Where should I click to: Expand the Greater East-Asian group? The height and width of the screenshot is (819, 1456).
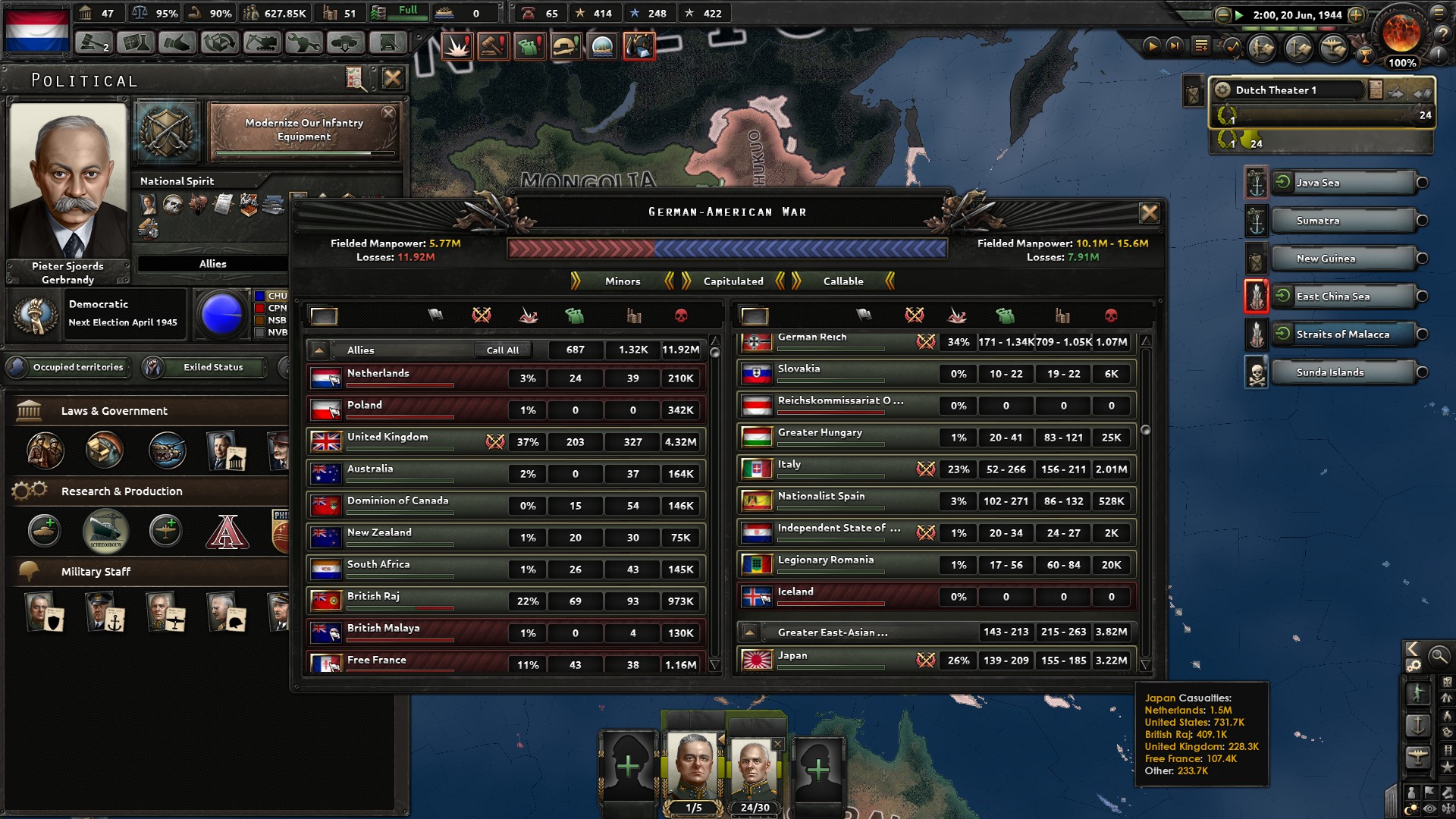pos(751,631)
